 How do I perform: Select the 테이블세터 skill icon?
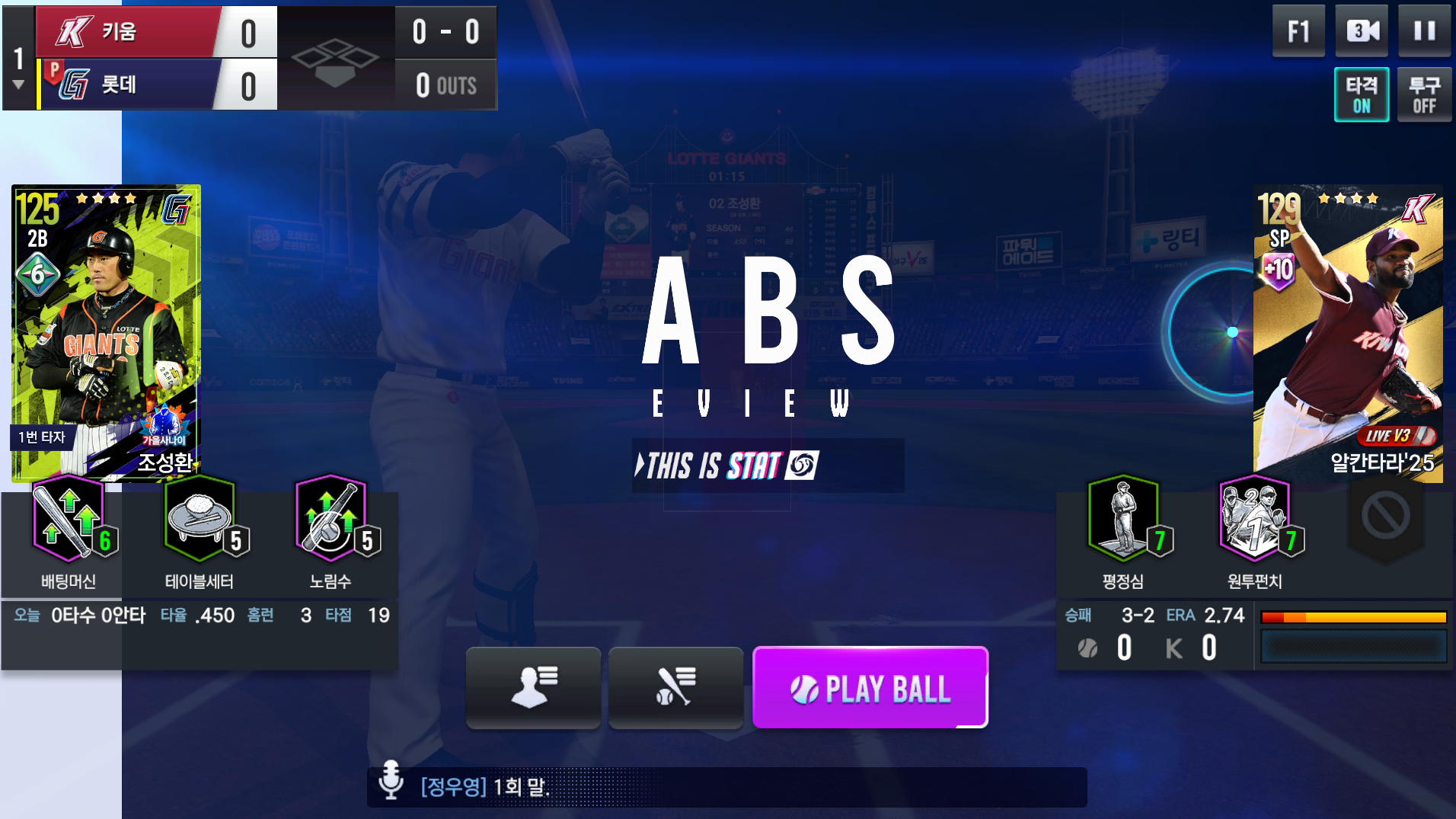[200, 520]
